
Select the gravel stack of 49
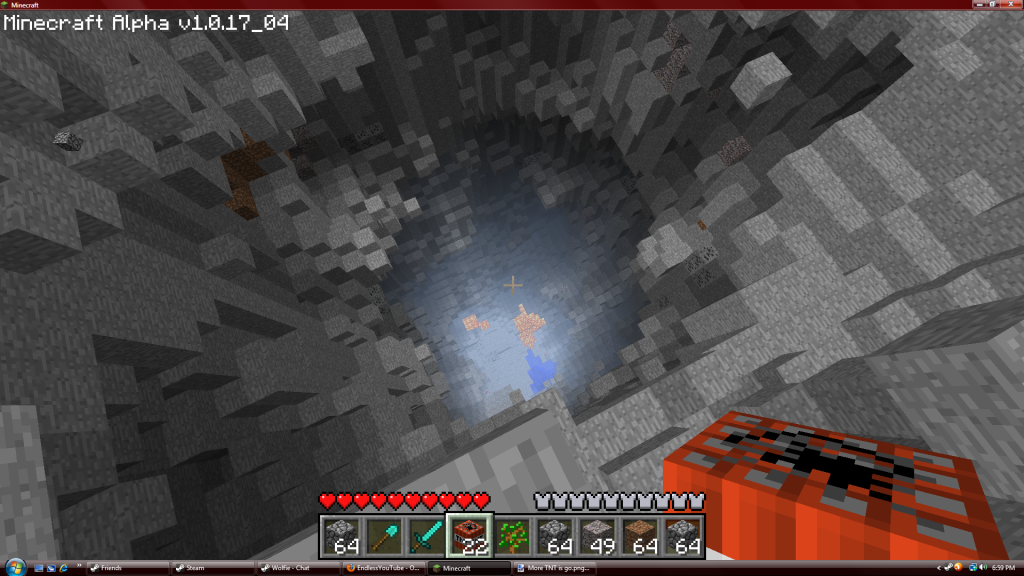pos(598,535)
